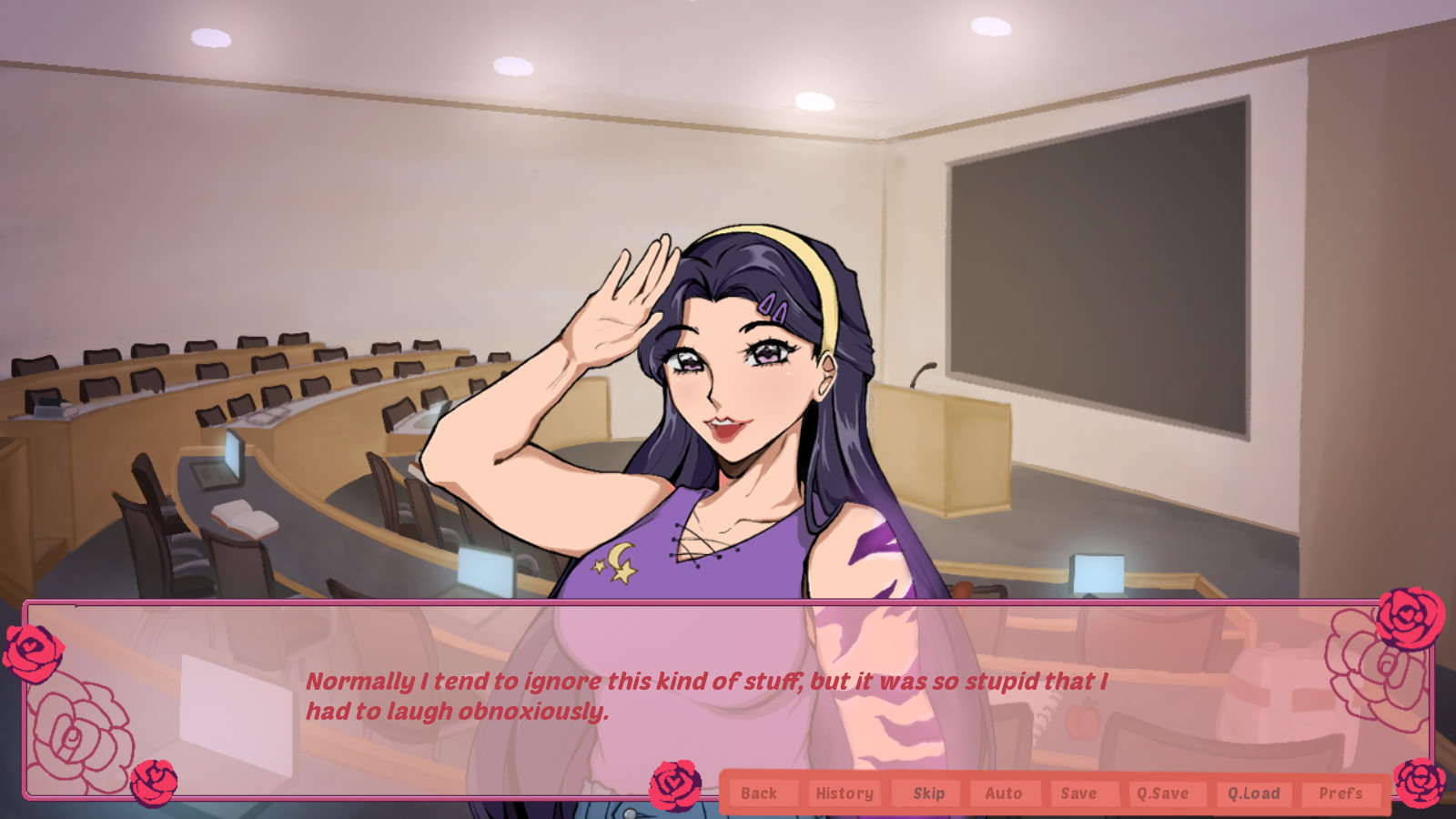This screenshot has width=1456, height=819.
Task: Advance the dialogue text box
Action: [705, 696]
